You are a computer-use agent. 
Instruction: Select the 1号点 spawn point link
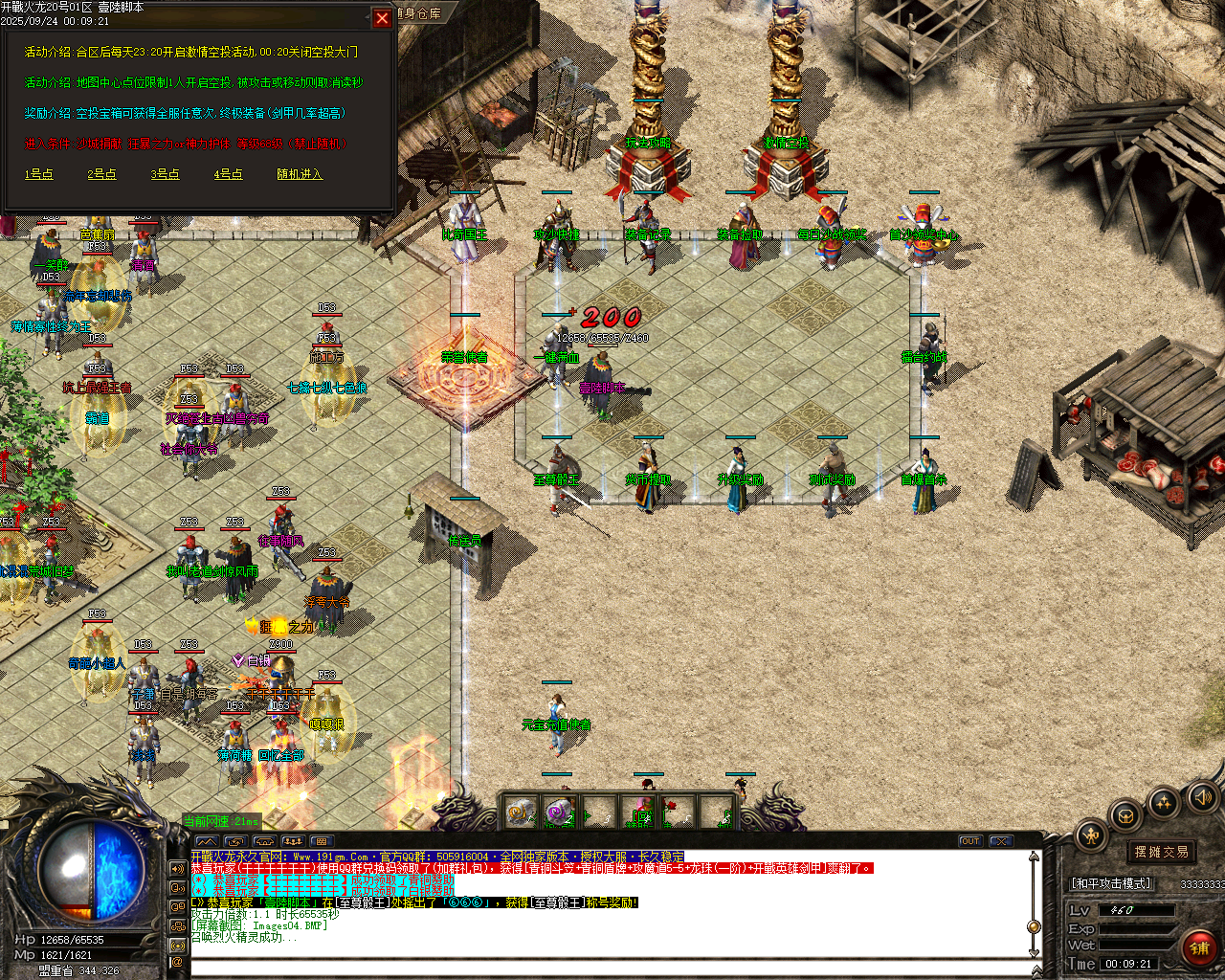(37, 175)
